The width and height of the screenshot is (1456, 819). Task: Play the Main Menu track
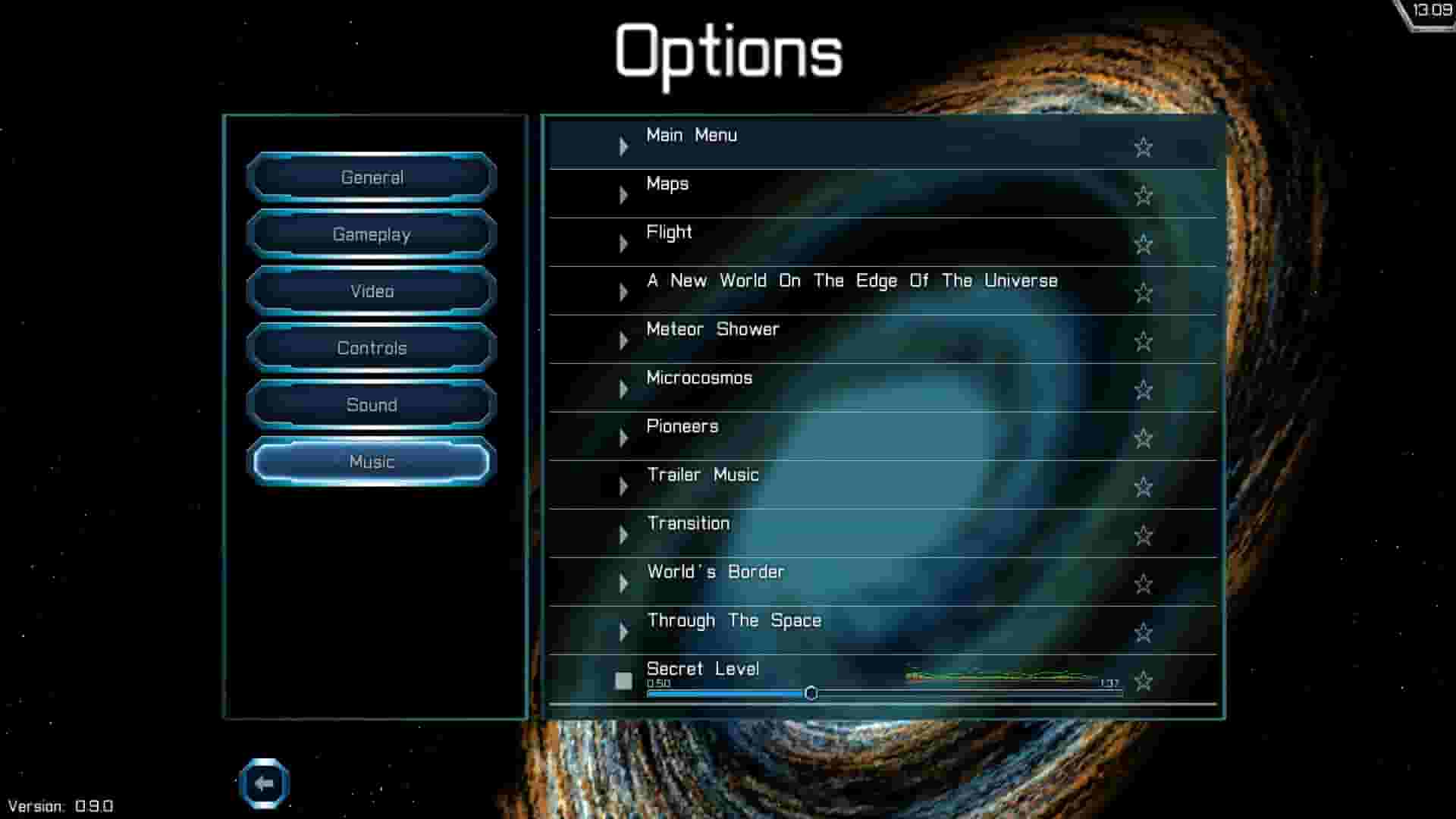[624, 146]
